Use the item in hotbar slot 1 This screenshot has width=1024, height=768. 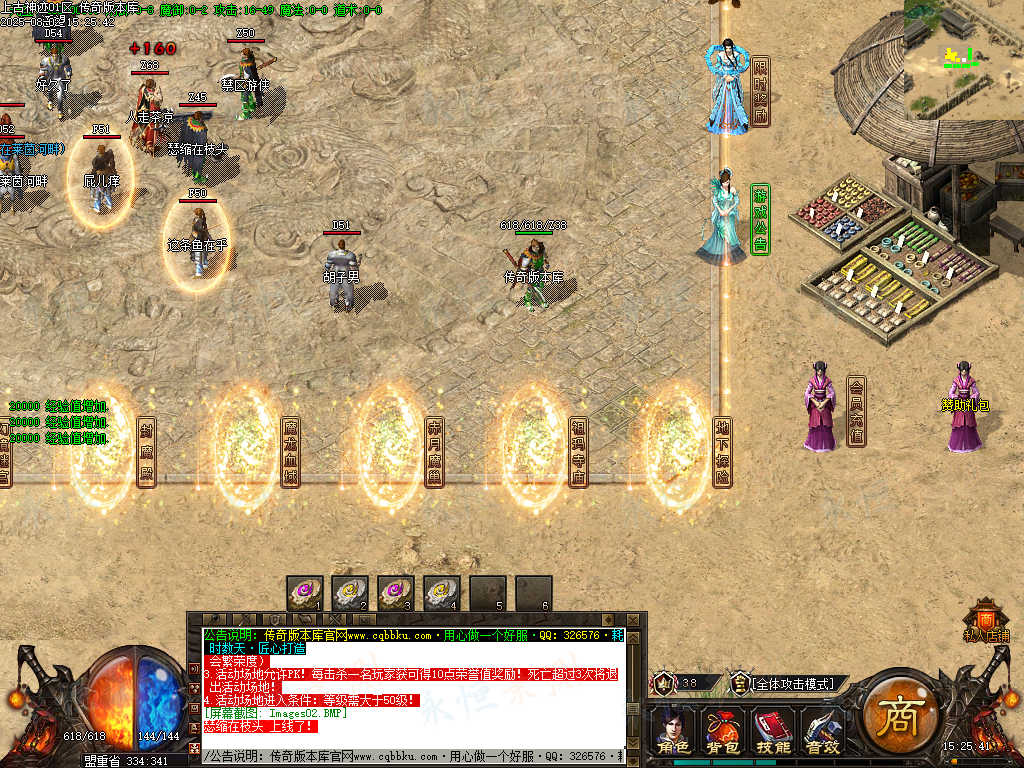tap(305, 592)
